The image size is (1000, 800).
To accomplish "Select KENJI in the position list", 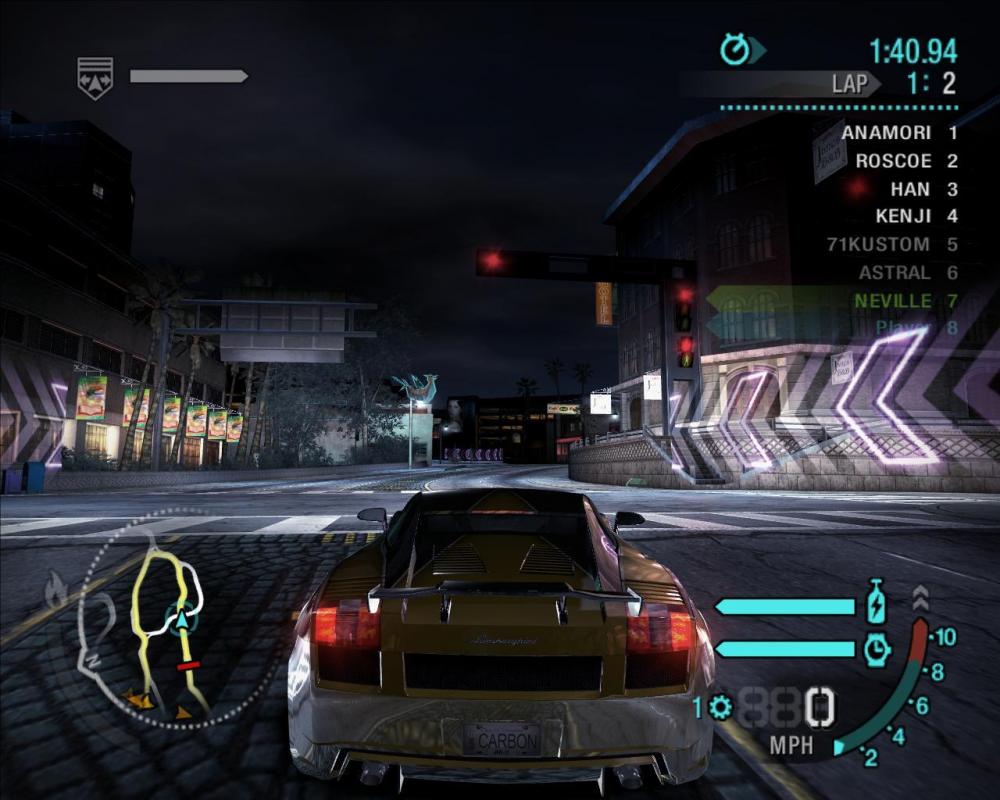I will [902, 216].
